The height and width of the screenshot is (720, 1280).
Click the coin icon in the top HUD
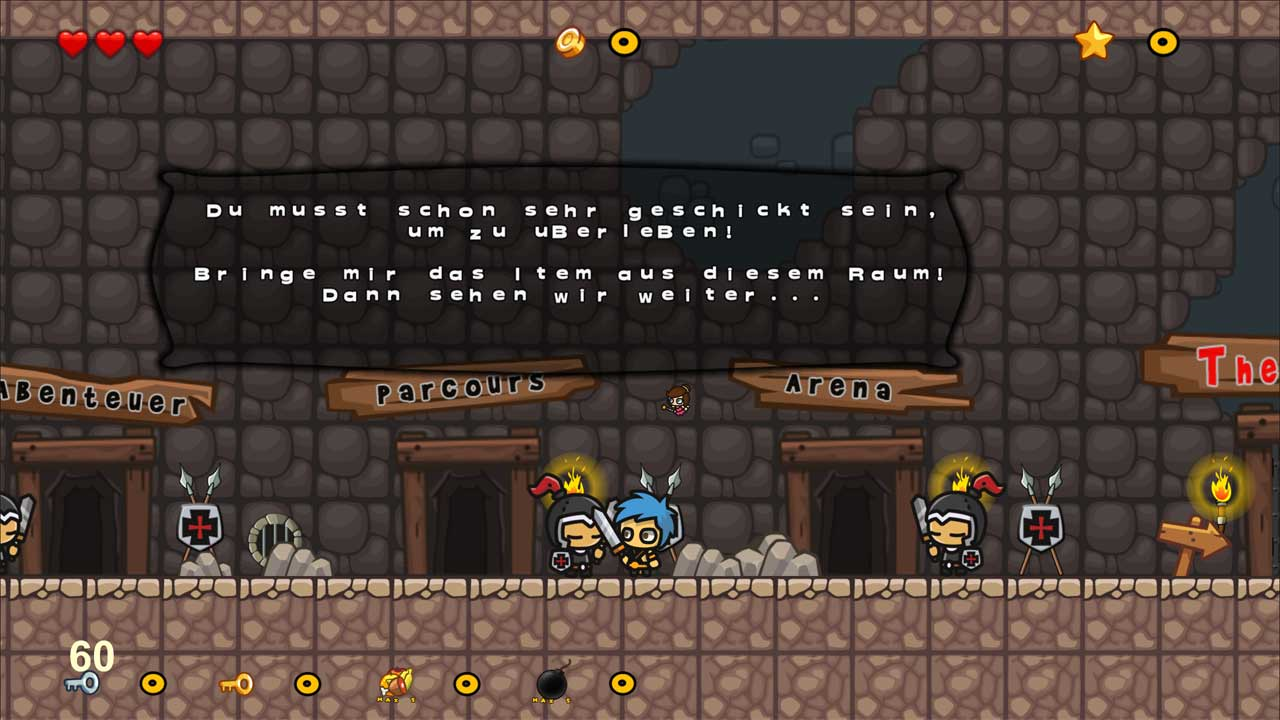570,42
